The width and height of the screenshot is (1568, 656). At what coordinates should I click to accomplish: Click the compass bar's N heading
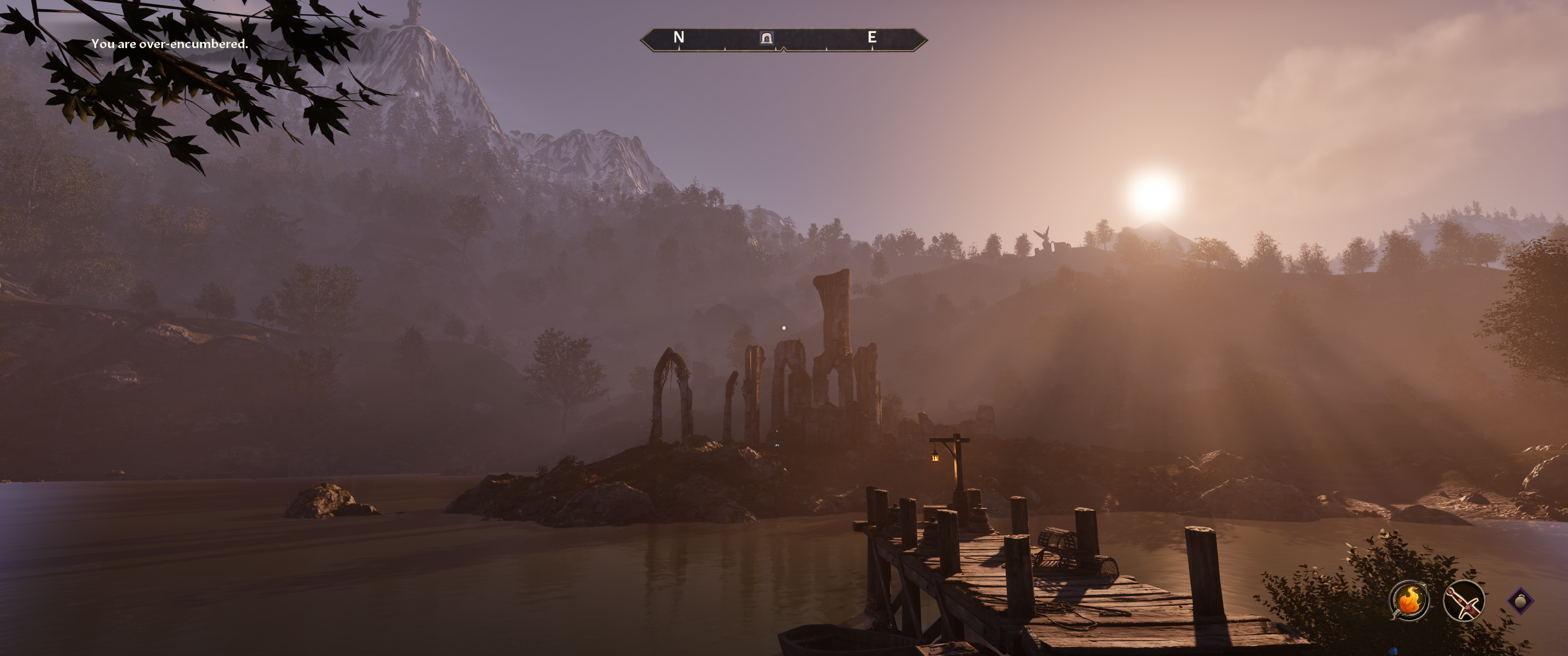coord(679,38)
